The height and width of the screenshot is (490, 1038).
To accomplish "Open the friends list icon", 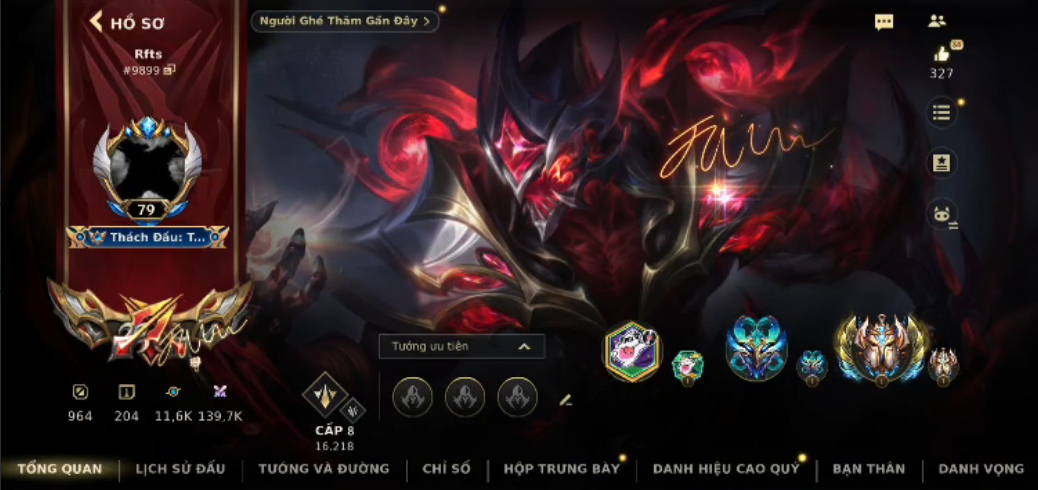I will coord(937,21).
